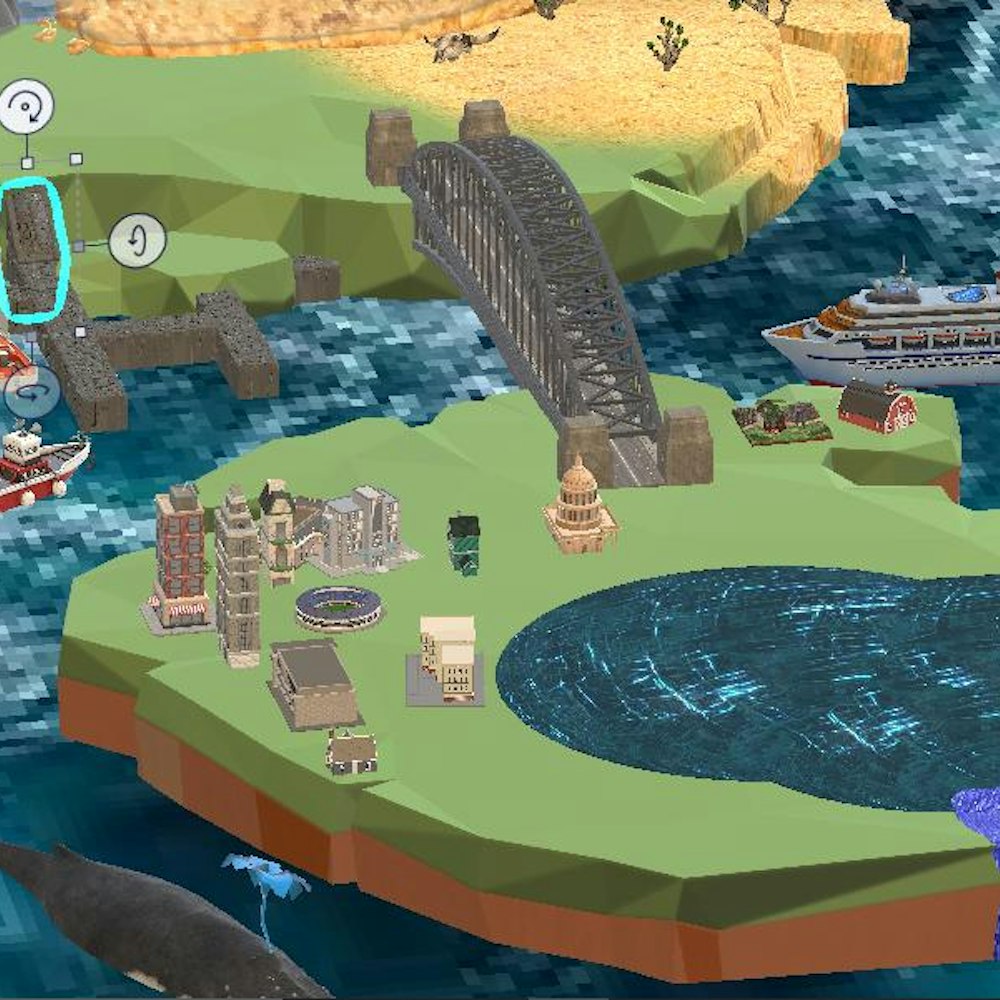Click the rotate handle with the centre dot
The image size is (1000, 1000).
[26, 107]
